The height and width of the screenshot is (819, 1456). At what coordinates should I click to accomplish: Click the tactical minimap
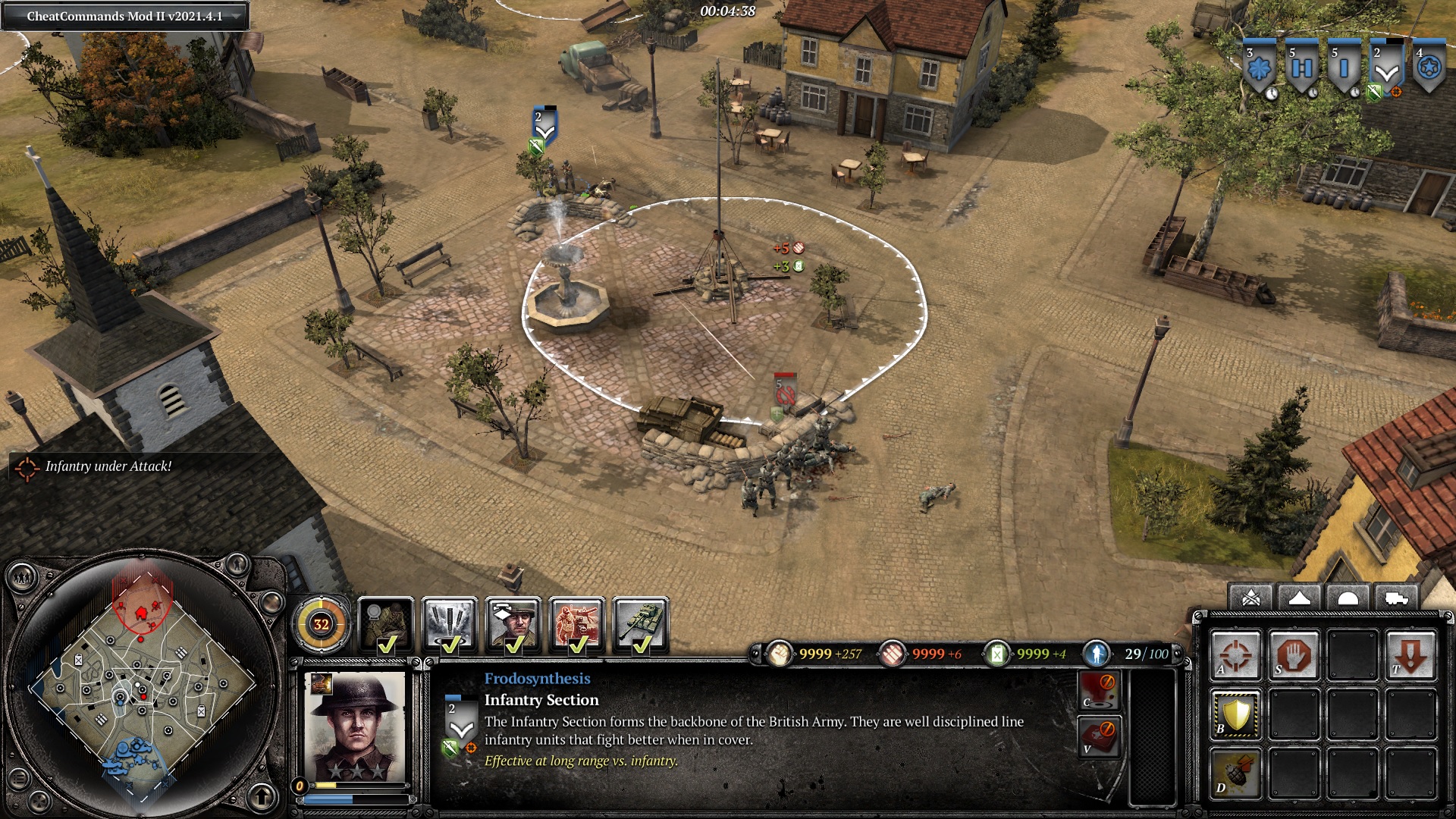(x=142, y=684)
